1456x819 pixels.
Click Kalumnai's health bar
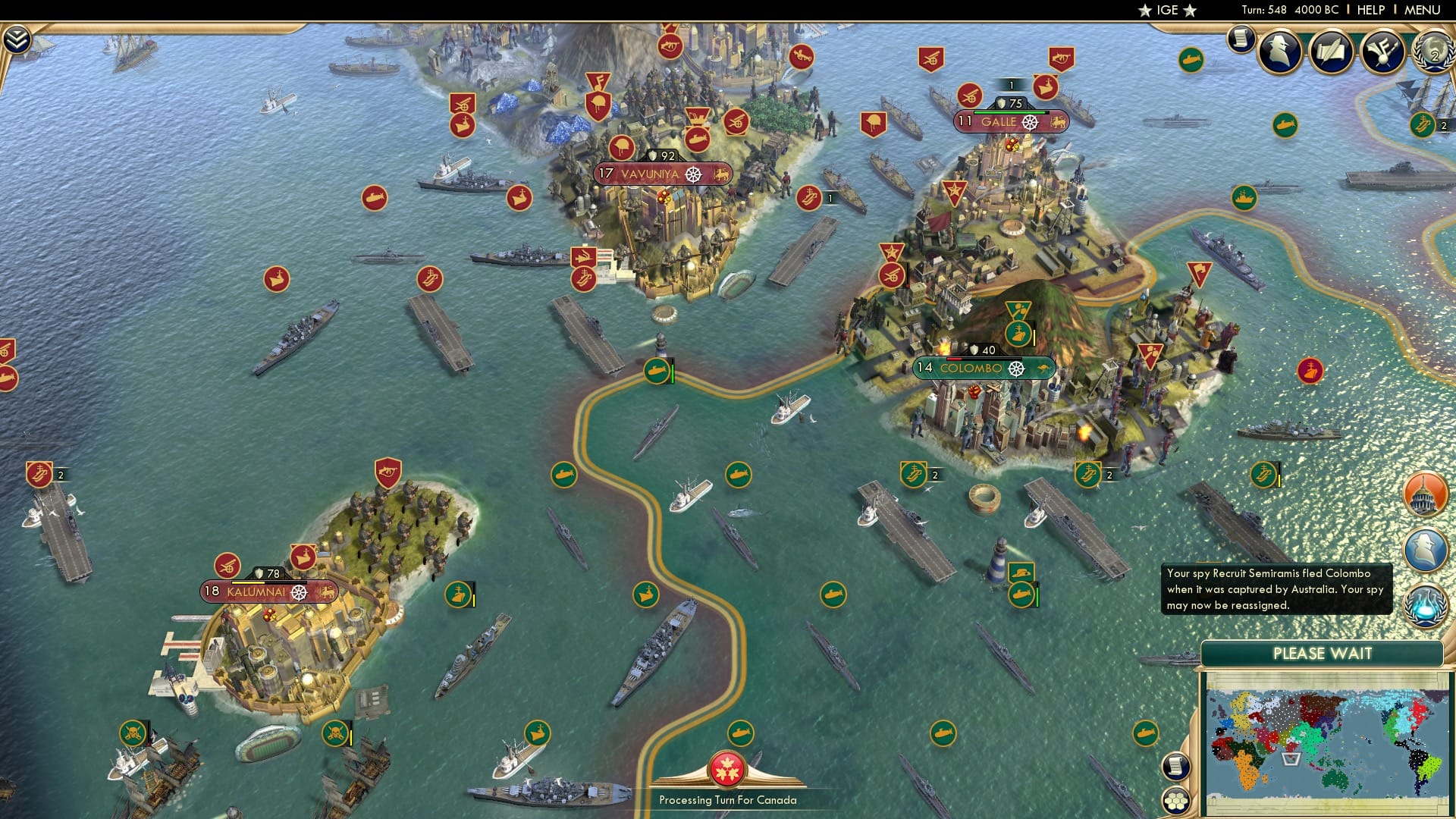[268, 582]
